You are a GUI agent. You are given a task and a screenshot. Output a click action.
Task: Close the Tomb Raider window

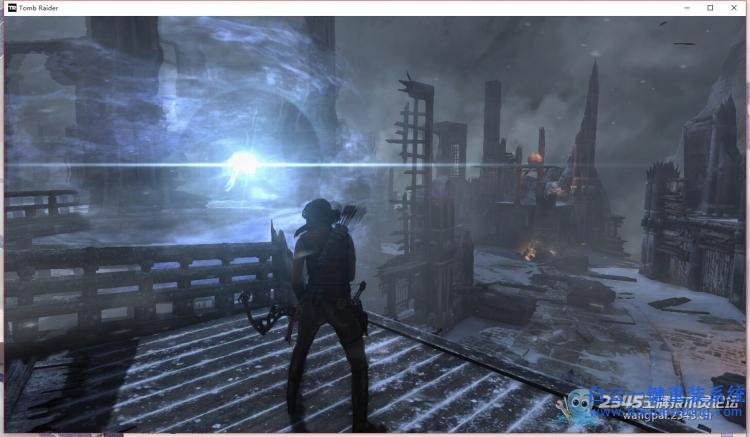point(737,7)
